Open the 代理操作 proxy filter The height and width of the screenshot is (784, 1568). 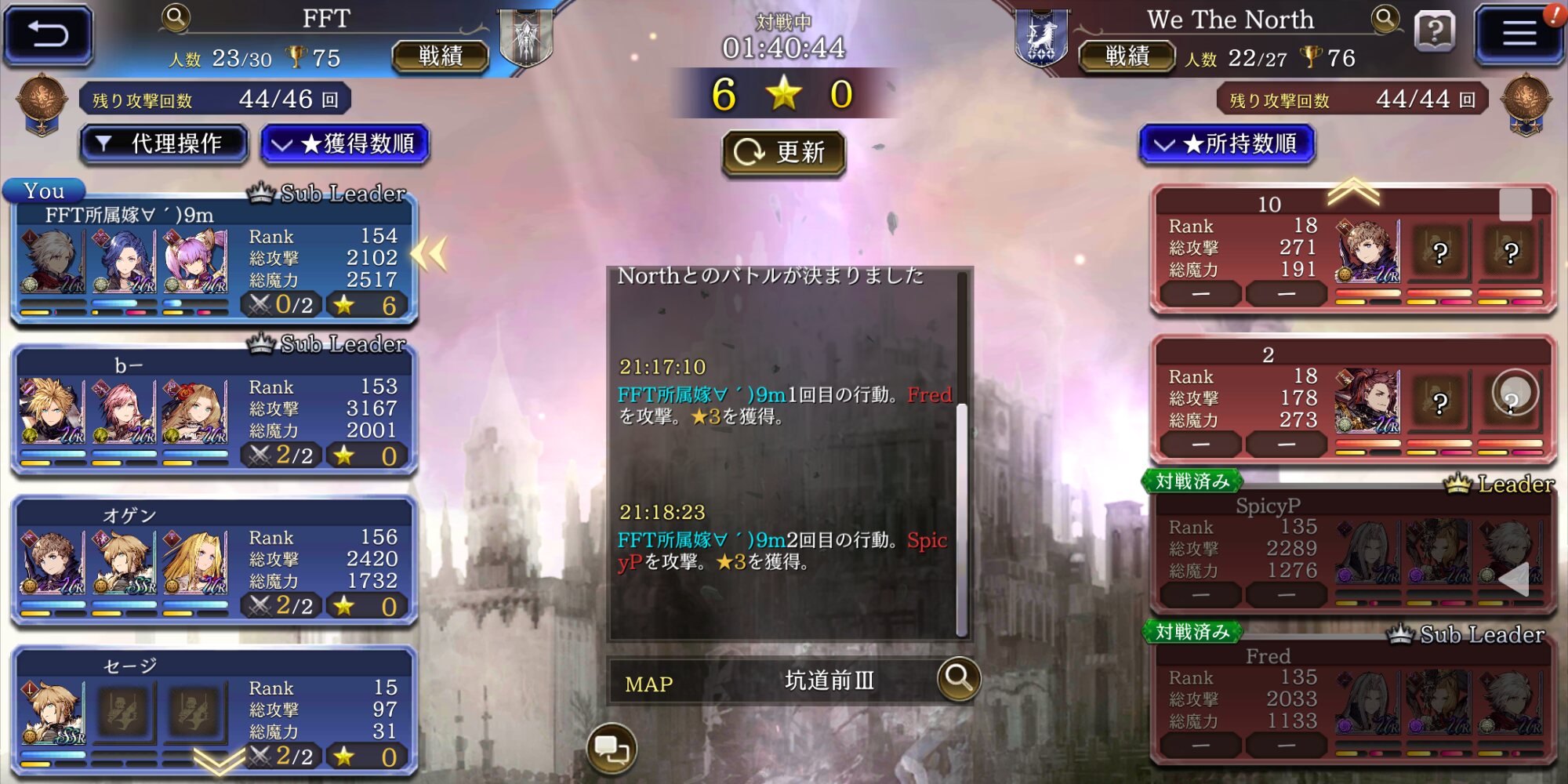[x=164, y=144]
